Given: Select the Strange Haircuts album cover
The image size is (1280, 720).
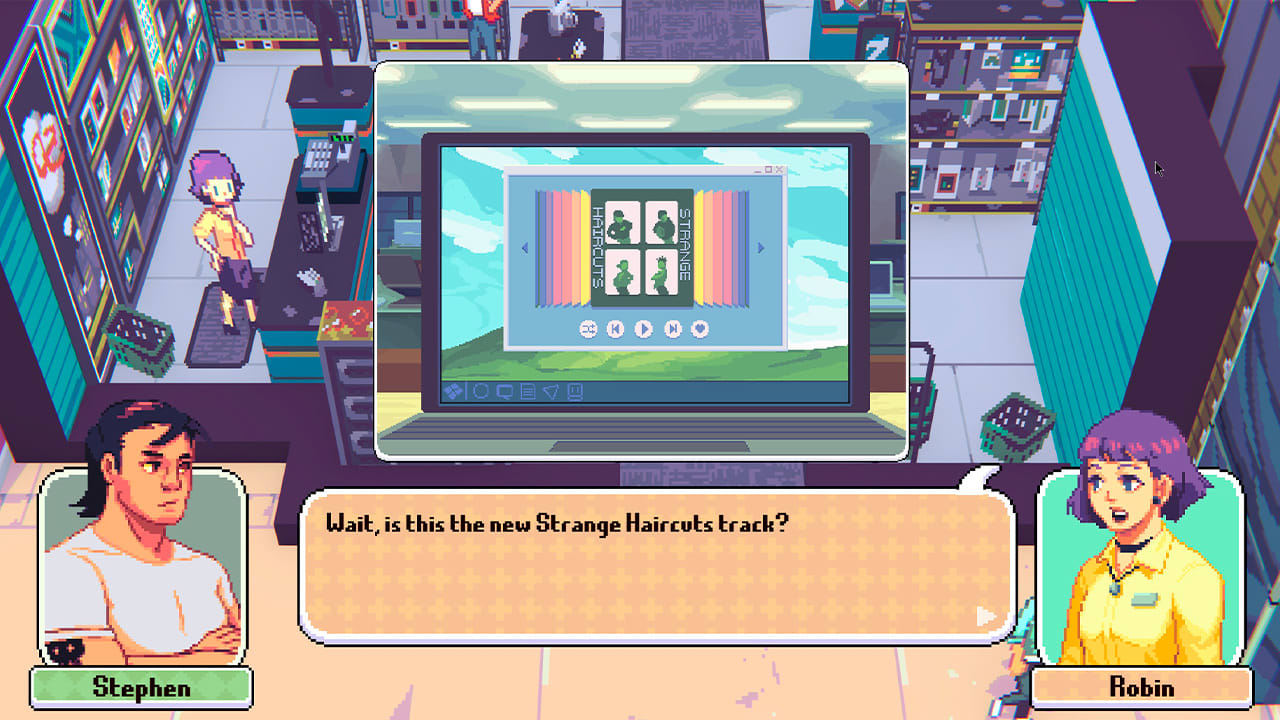Looking at the screenshot, I should coord(644,247).
